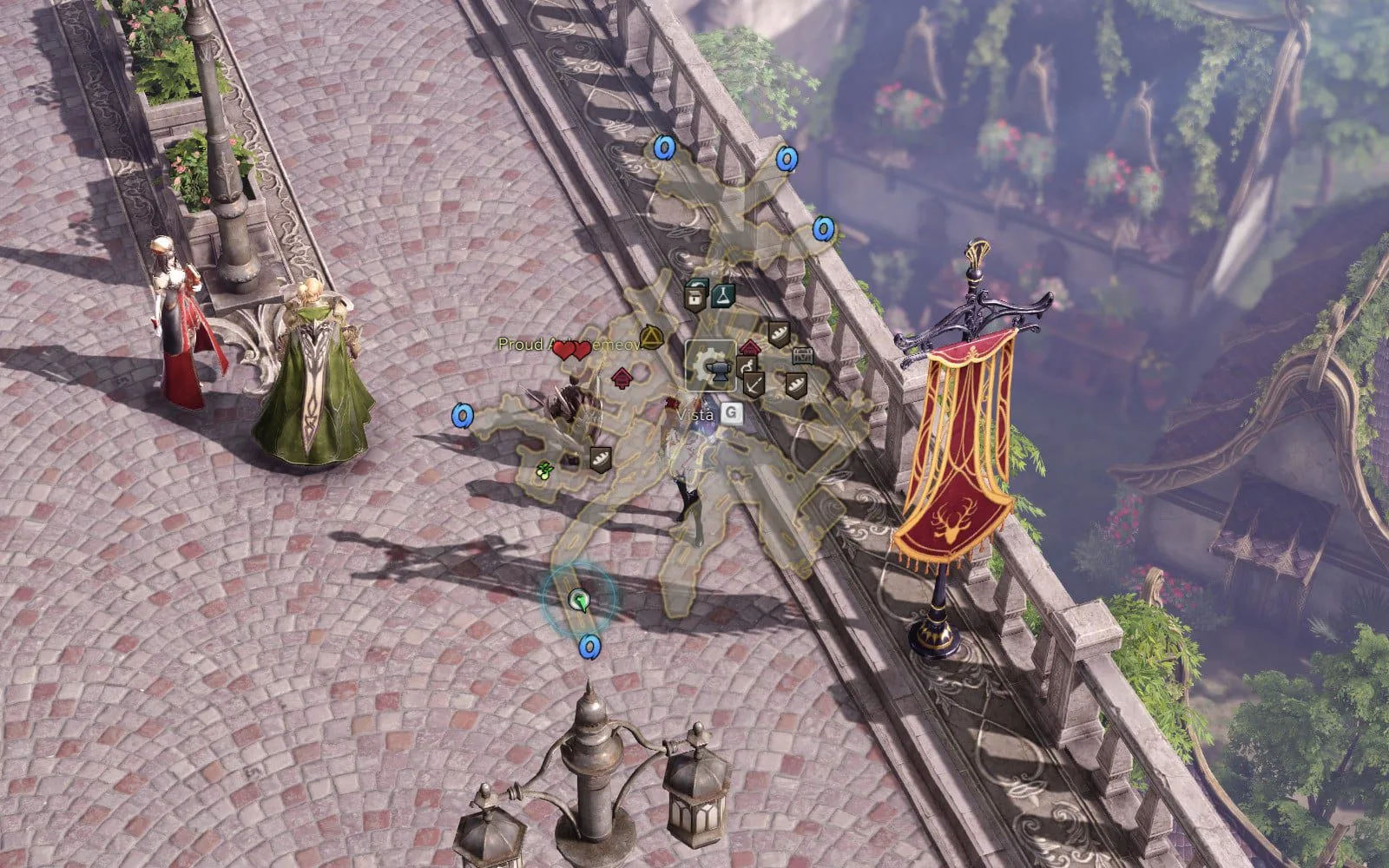Click the gold Triport triangle map marker
The height and width of the screenshot is (868, 1389).
(650, 338)
